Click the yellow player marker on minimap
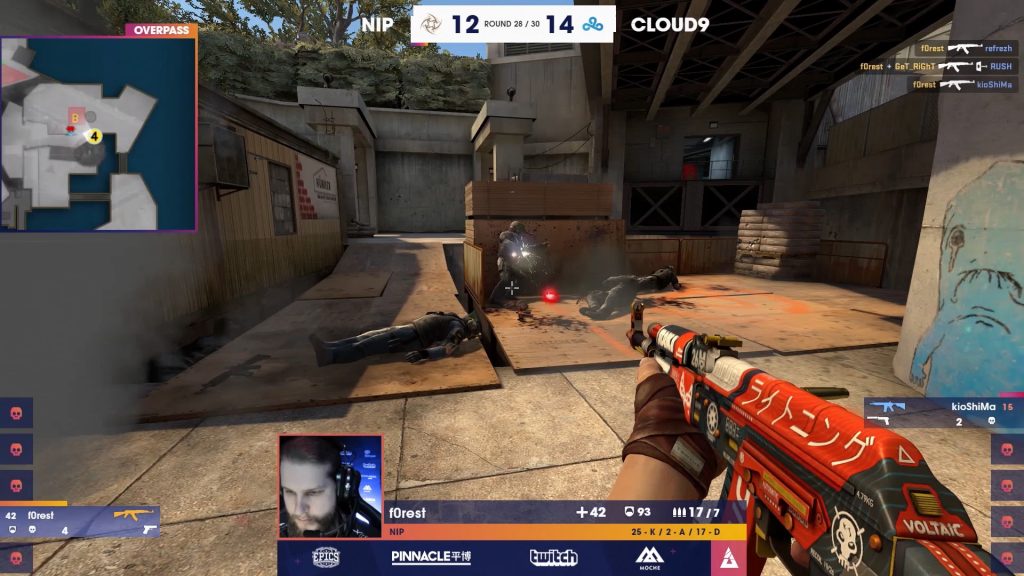The height and width of the screenshot is (576, 1024). pos(94,135)
